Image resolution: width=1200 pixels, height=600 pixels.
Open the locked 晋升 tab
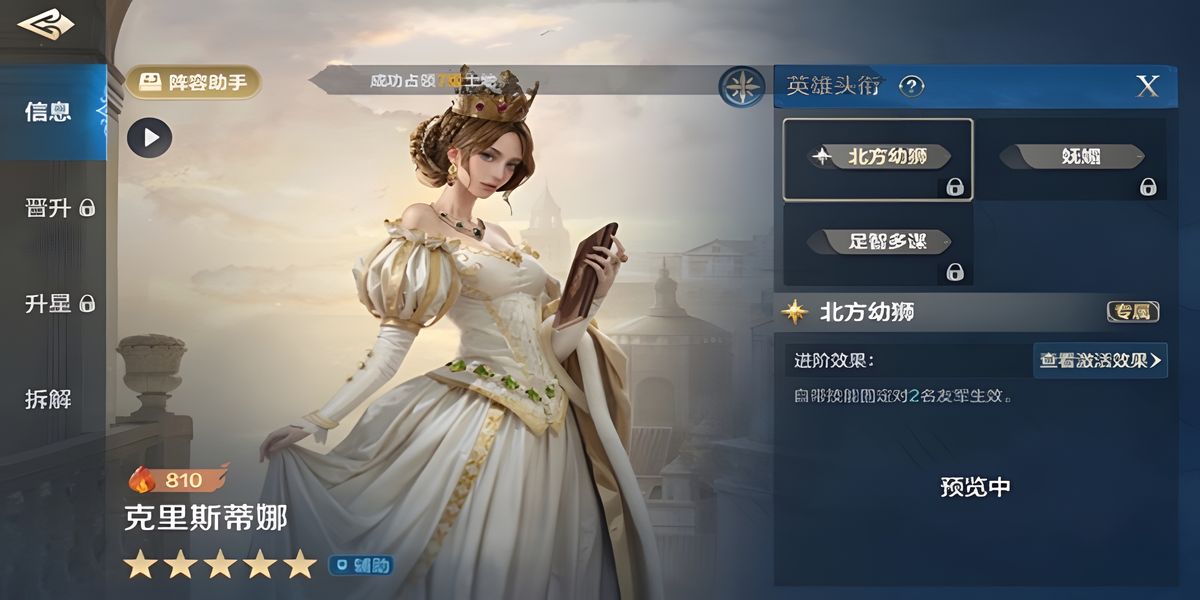click(58, 208)
